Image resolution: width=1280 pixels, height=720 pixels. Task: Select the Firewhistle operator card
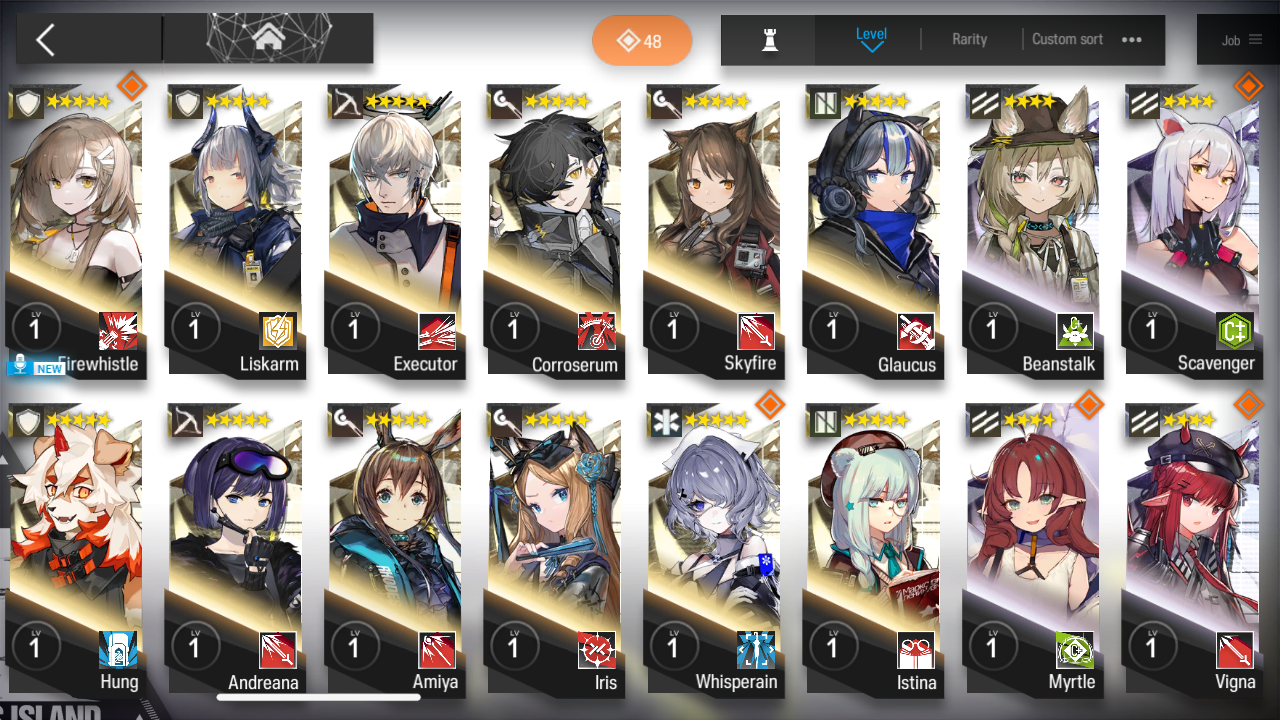[x=76, y=230]
